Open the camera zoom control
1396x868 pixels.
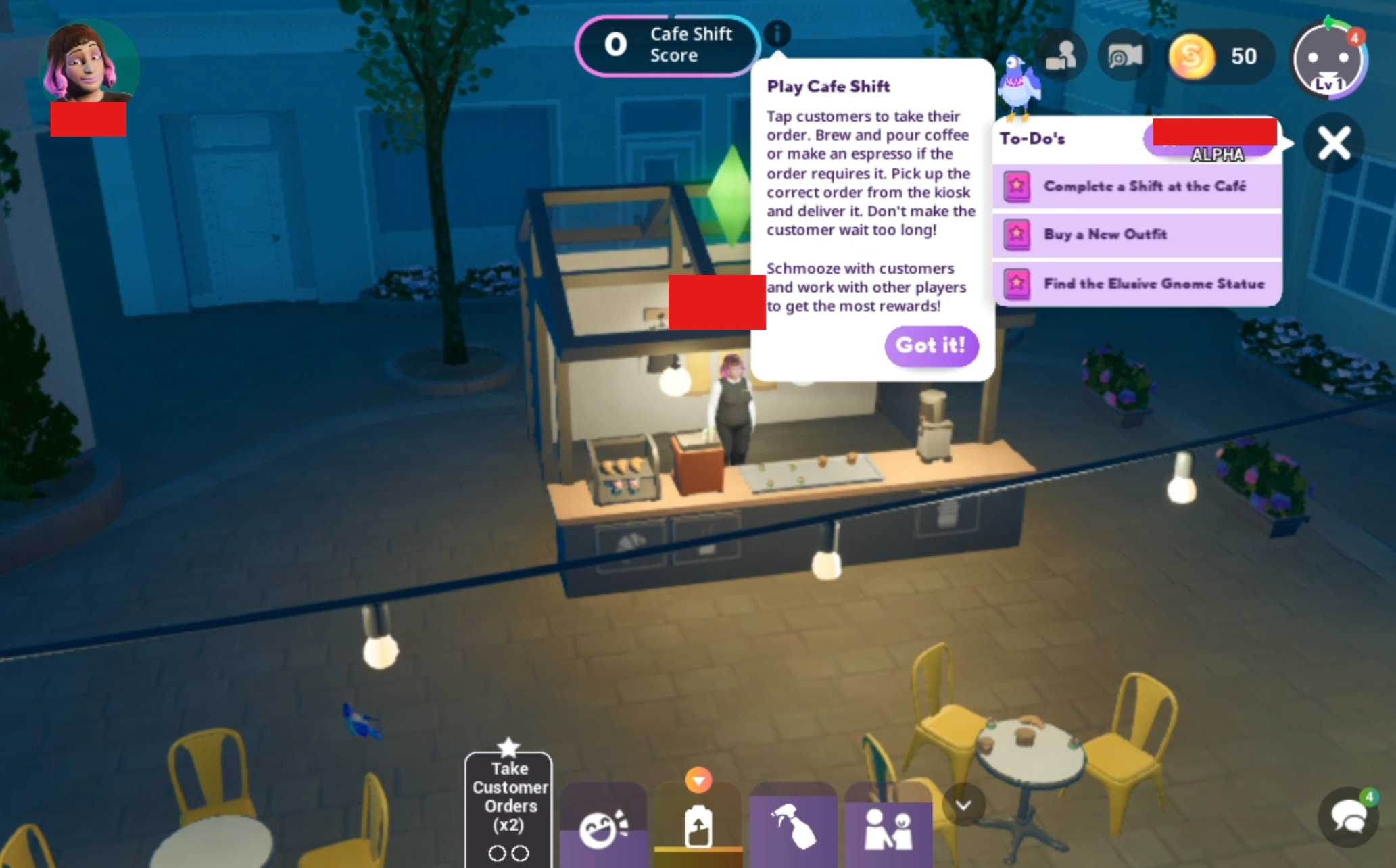1124,57
